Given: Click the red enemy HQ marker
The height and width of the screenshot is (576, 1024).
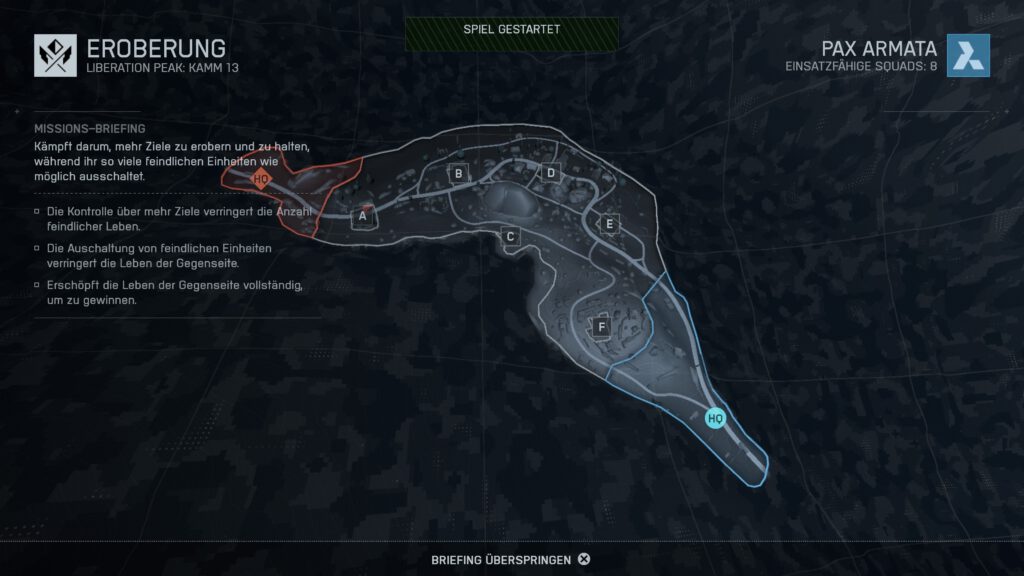Looking at the screenshot, I should tap(260, 180).
